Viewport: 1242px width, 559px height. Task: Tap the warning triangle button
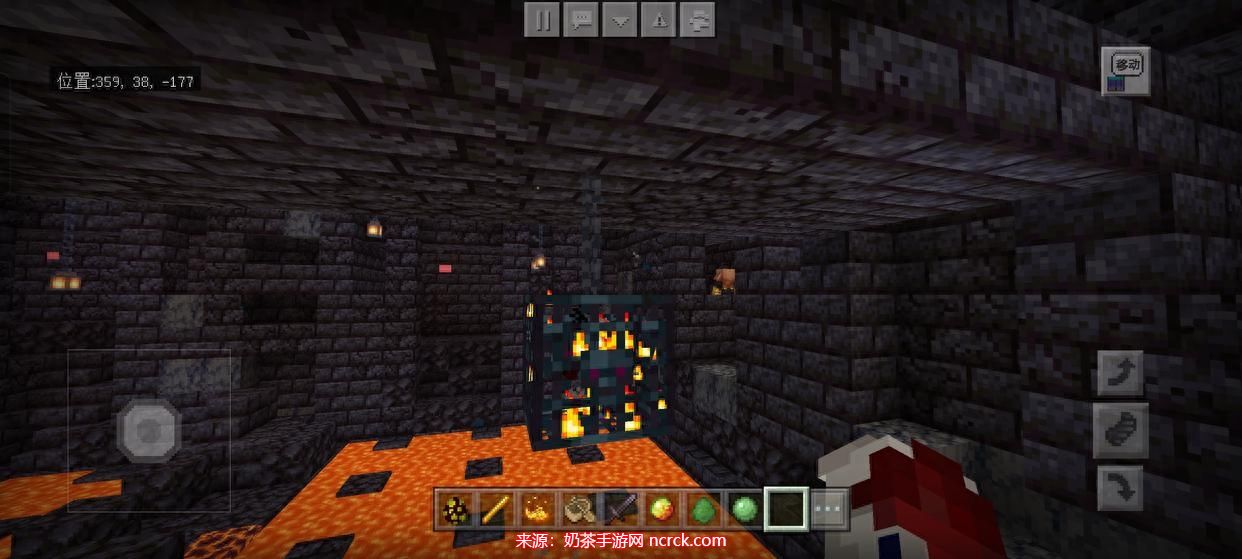point(659,20)
